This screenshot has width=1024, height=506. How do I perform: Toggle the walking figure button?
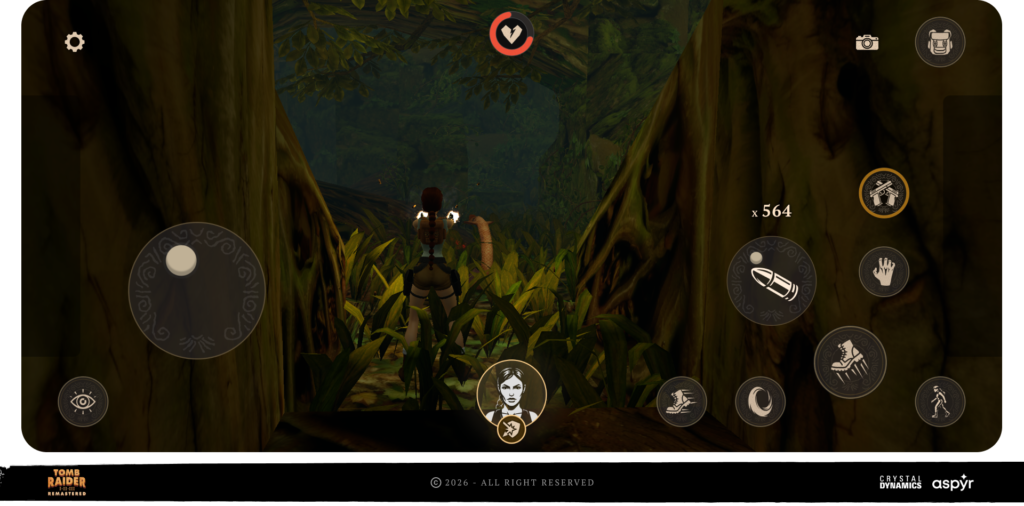[x=940, y=401]
